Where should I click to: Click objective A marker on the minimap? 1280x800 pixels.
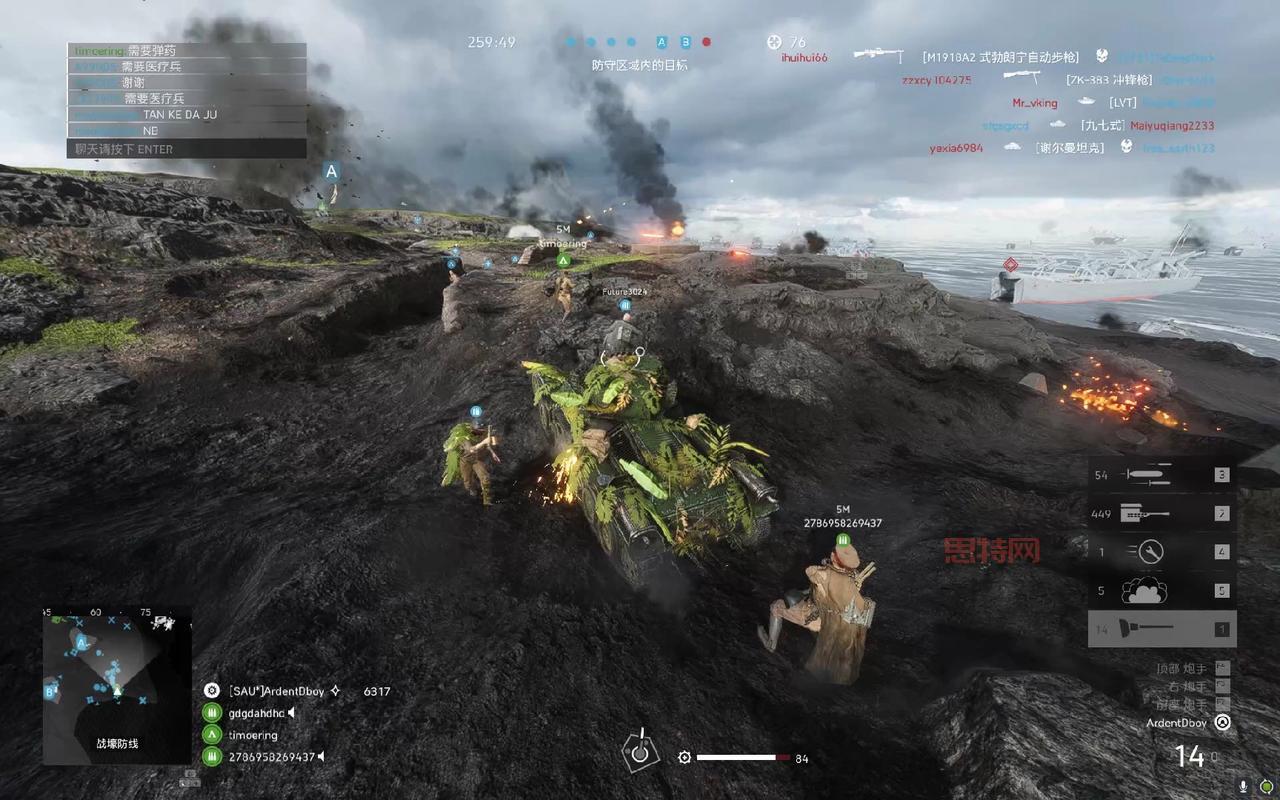(x=81, y=641)
